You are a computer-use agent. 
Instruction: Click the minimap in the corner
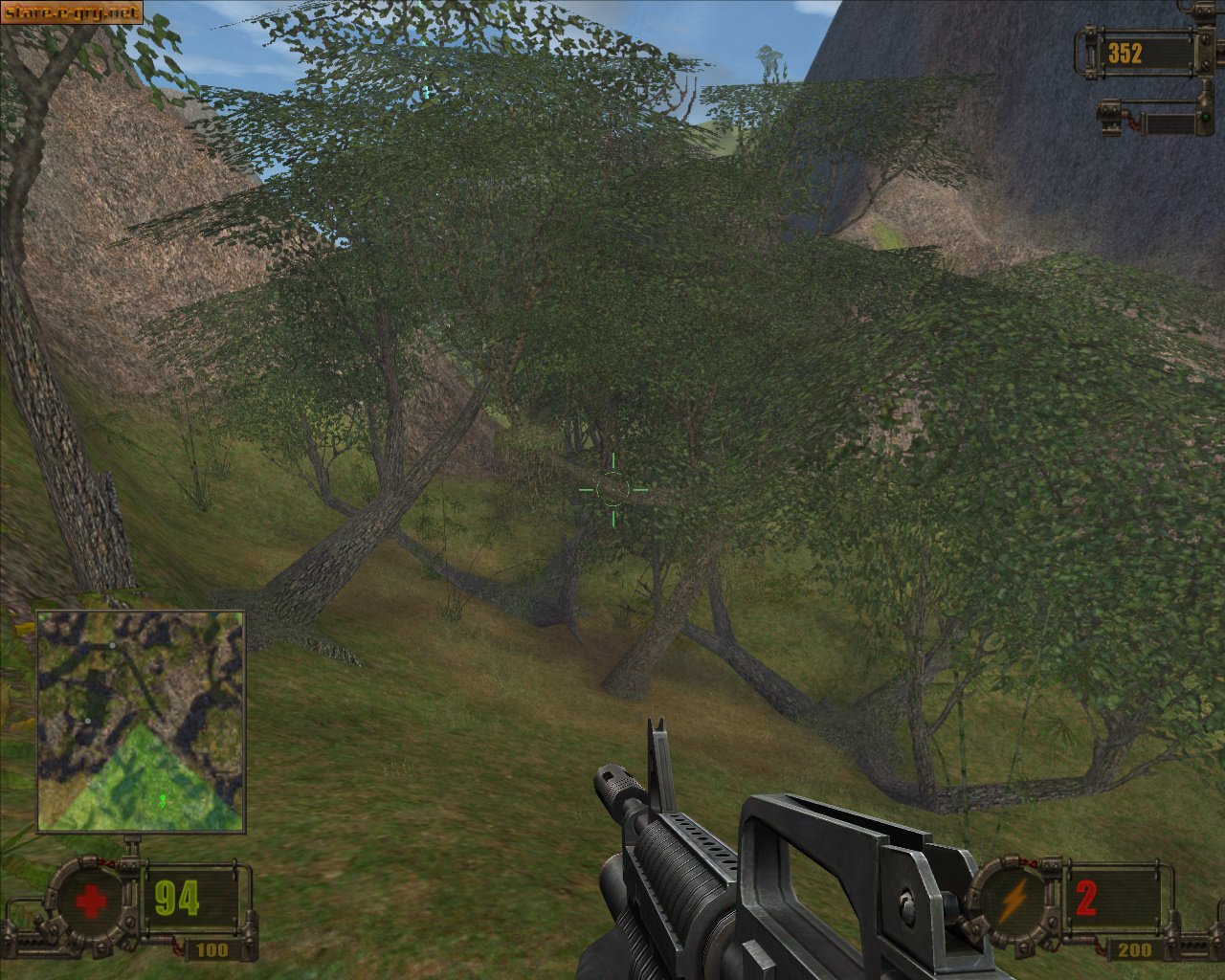(141, 722)
